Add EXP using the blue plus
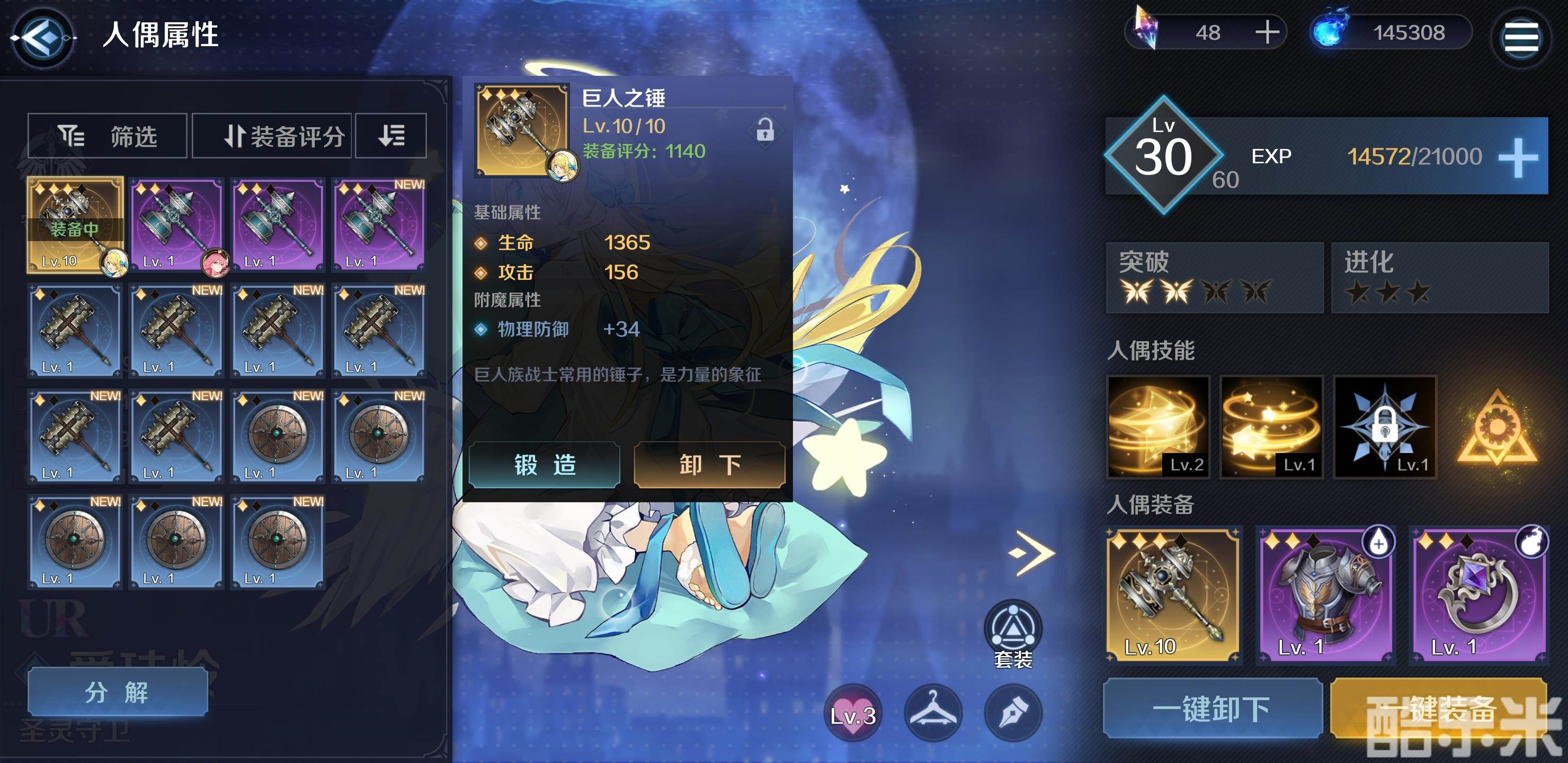1568x763 pixels. click(x=1518, y=157)
